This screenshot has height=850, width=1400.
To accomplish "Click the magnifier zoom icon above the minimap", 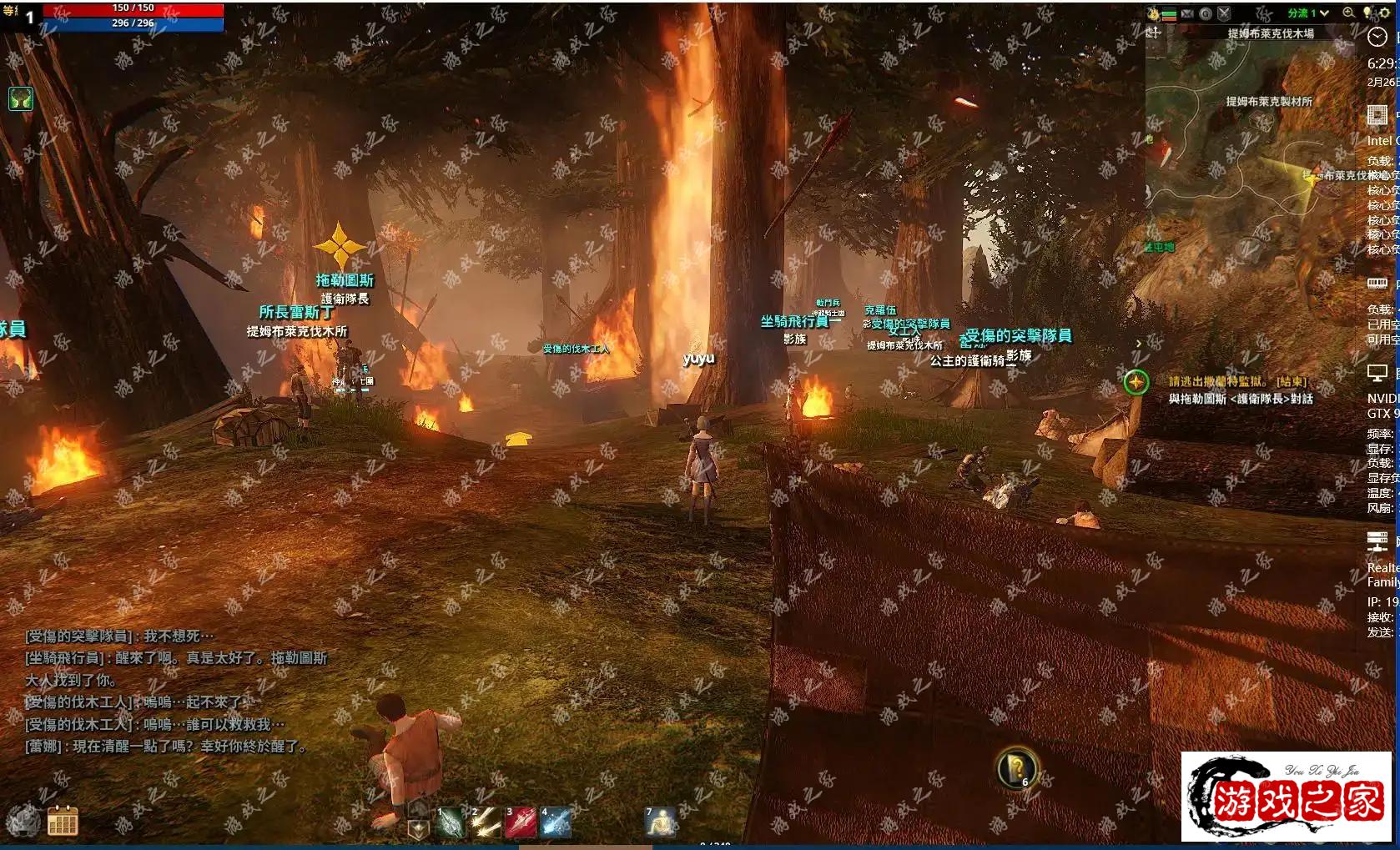I will click(1348, 13).
